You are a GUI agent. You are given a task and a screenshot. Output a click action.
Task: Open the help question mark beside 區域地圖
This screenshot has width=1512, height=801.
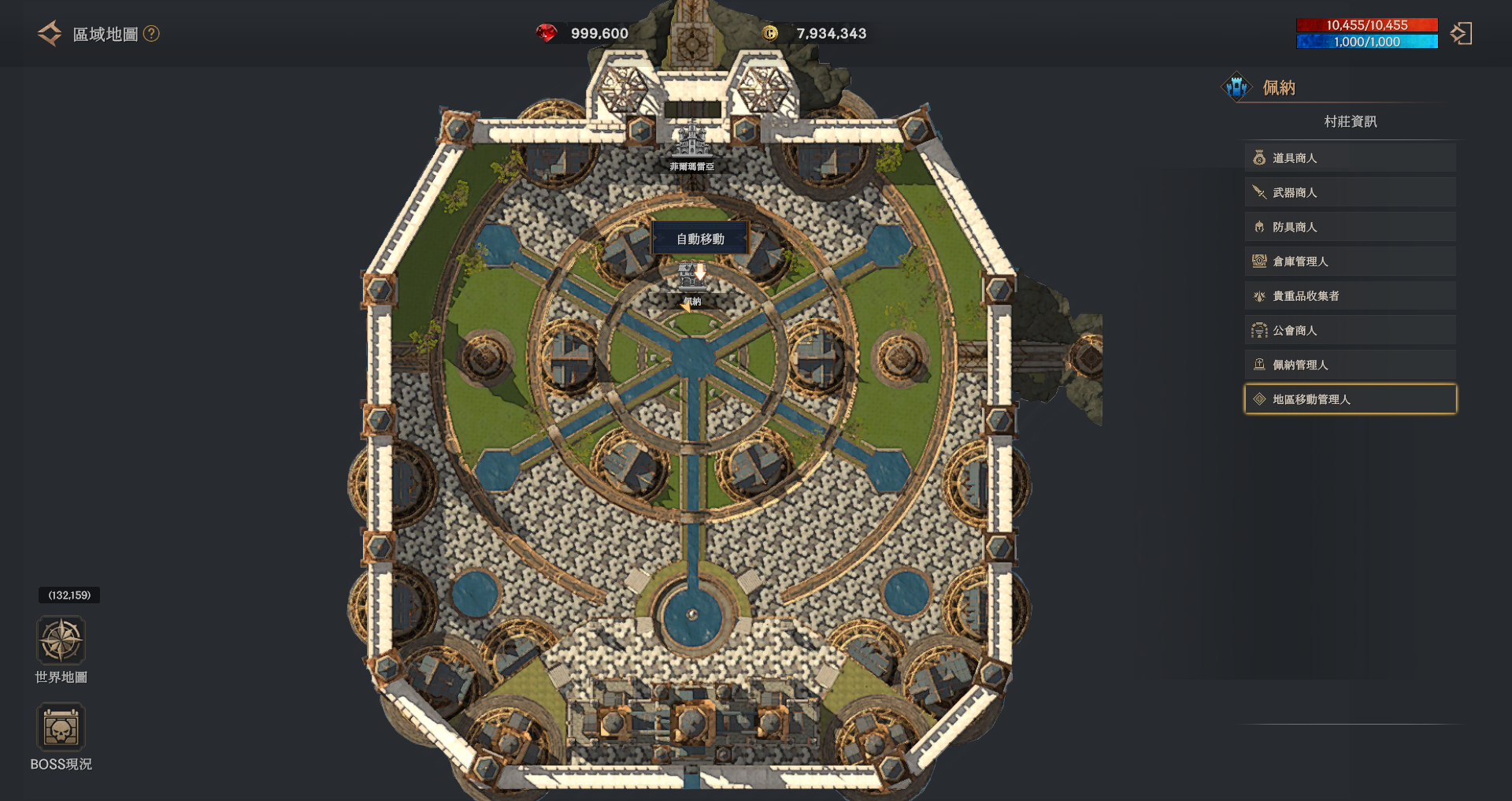pos(151,34)
